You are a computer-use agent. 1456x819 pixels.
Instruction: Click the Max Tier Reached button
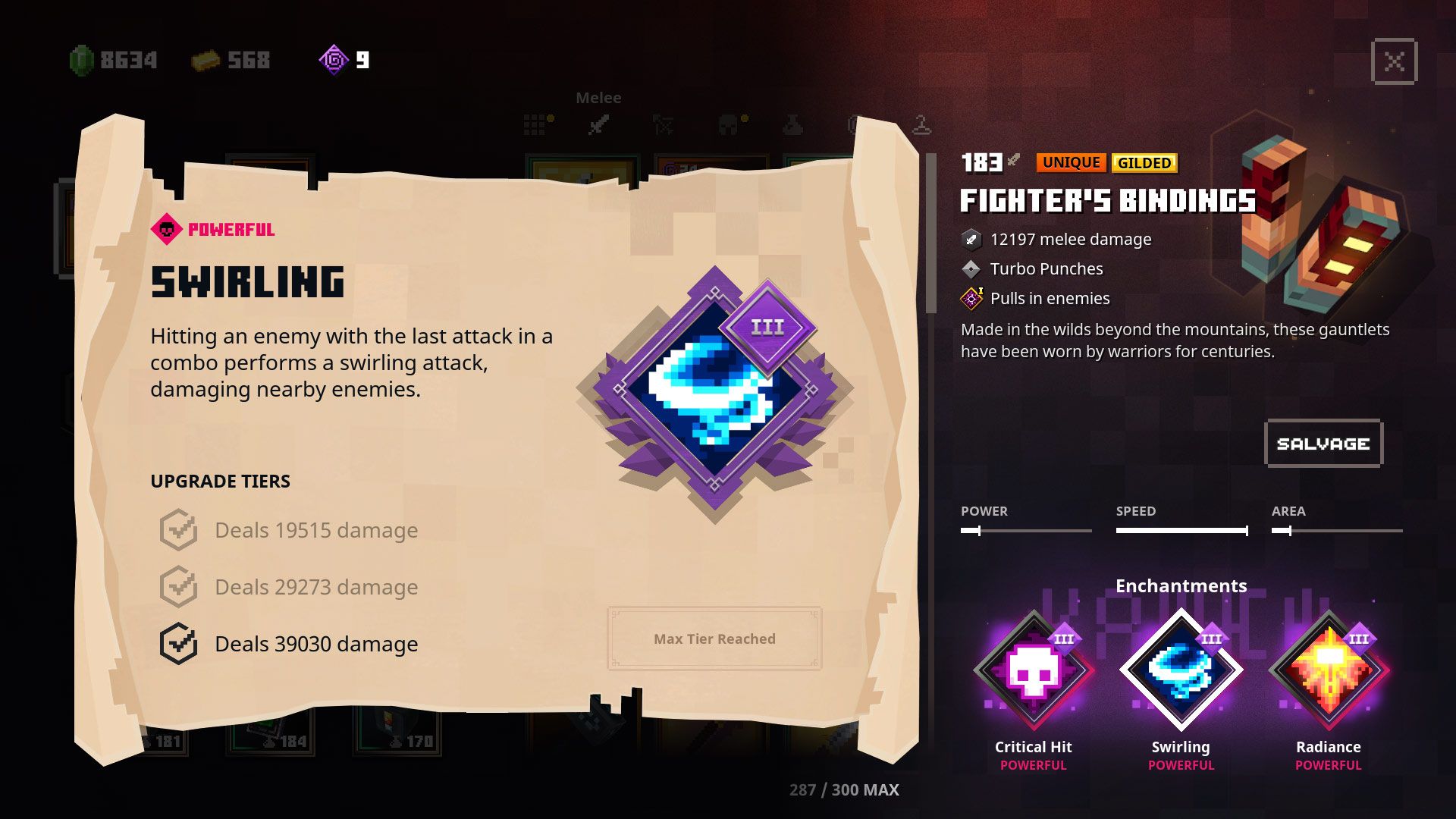[714, 639]
